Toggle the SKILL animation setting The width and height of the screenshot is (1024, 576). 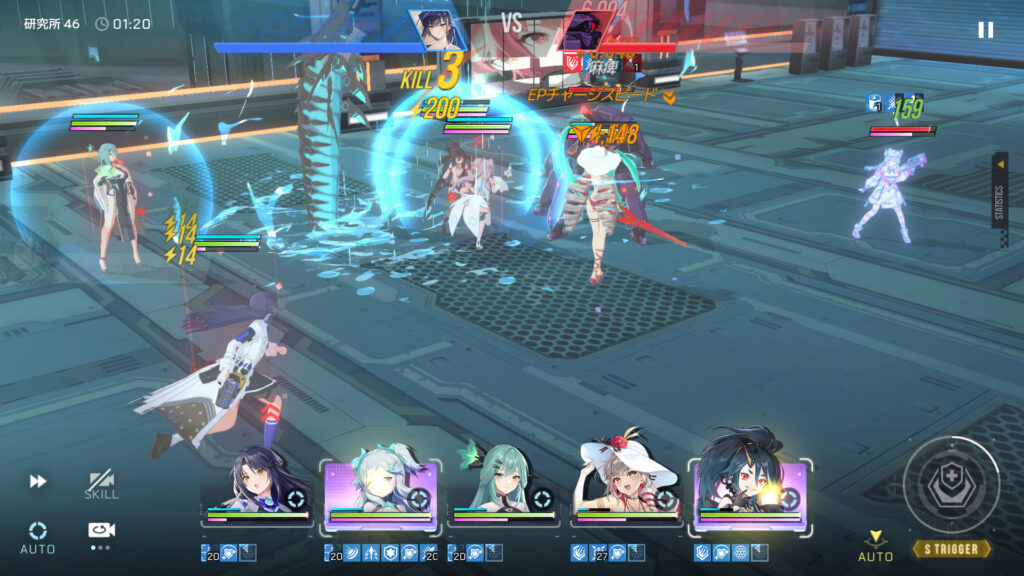coord(101,485)
